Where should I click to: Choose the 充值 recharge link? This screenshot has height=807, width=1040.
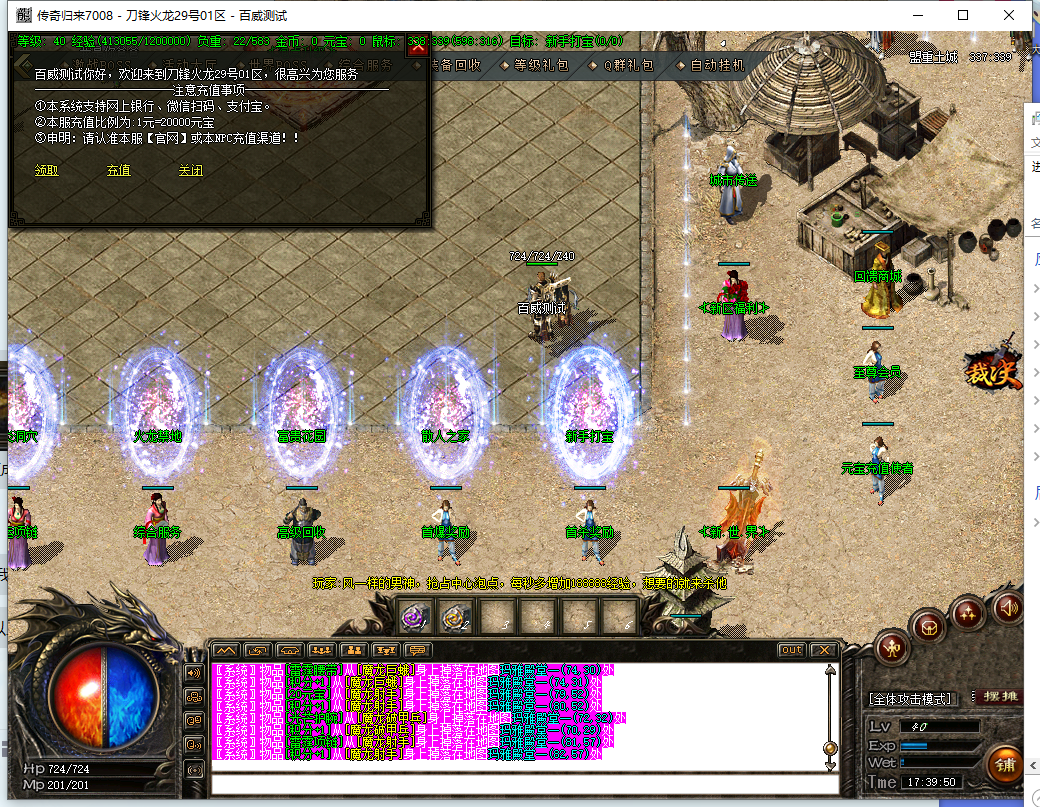click(x=119, y=170)
